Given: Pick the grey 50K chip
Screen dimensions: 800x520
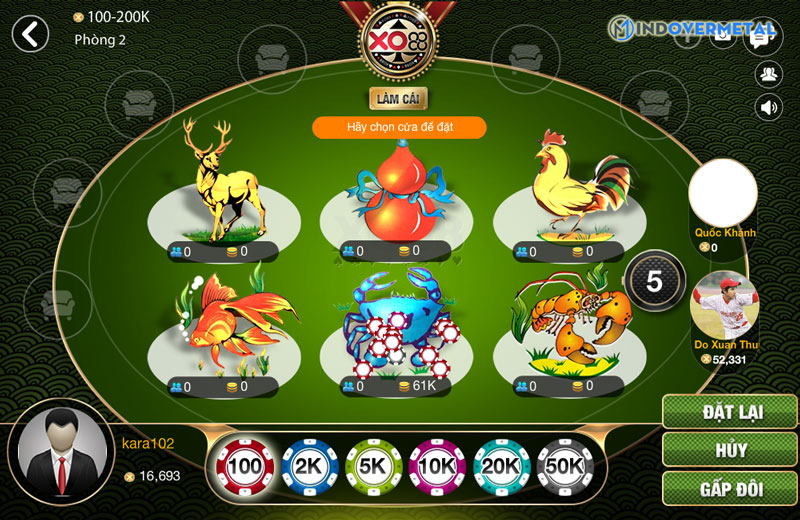Looking at the screenshot, I should point(565,466).
